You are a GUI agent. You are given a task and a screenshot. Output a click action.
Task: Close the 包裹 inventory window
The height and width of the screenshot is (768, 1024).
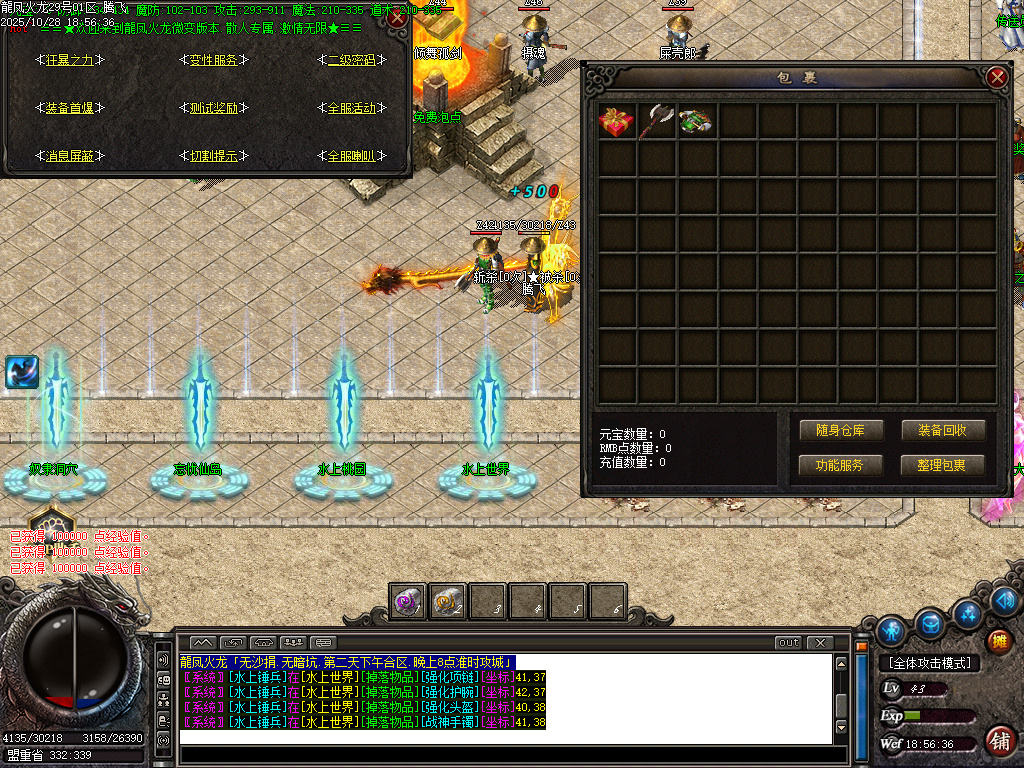click(996, 78)
